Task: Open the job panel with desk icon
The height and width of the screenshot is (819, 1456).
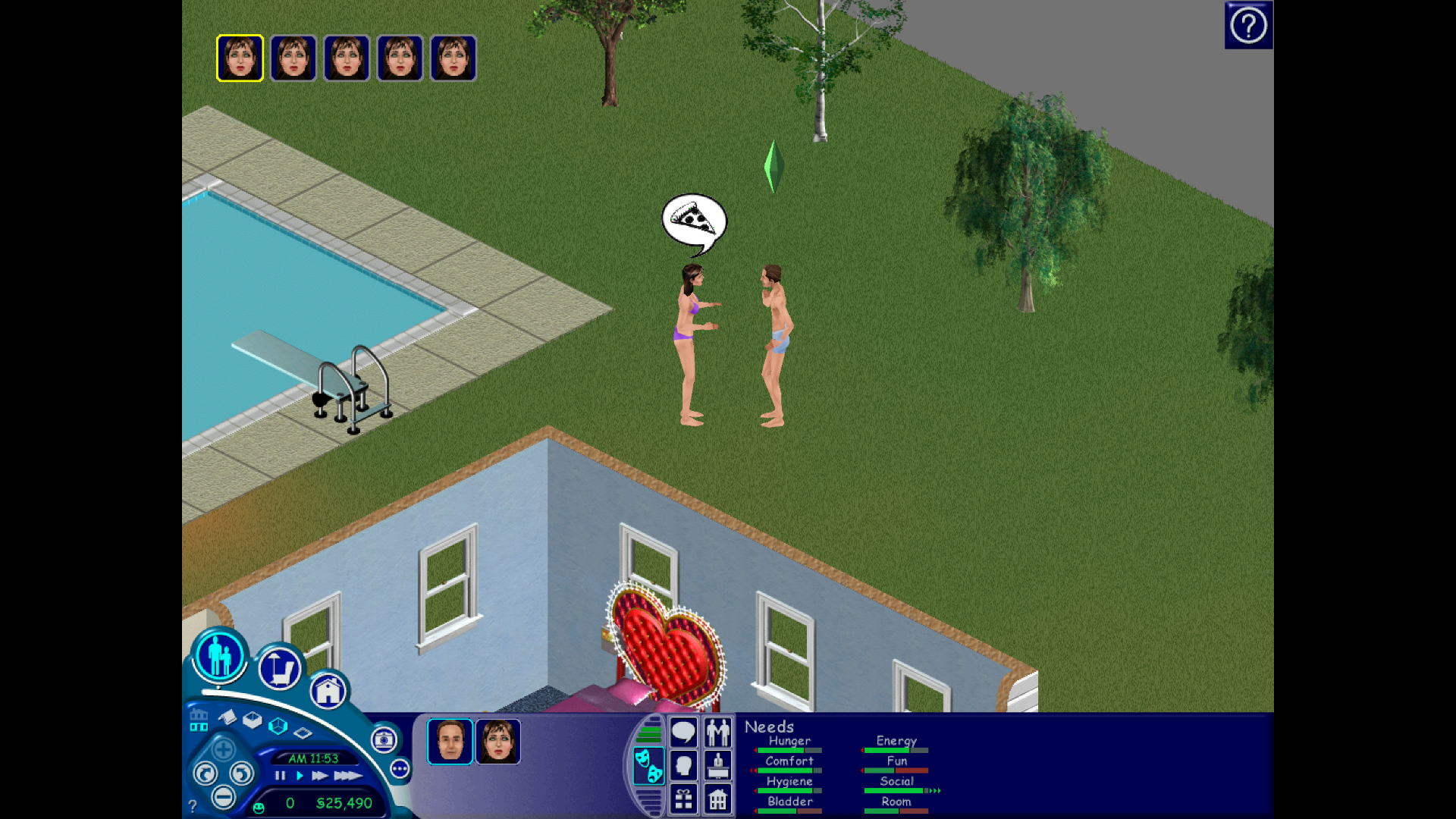Action: [x=717, y=765]
